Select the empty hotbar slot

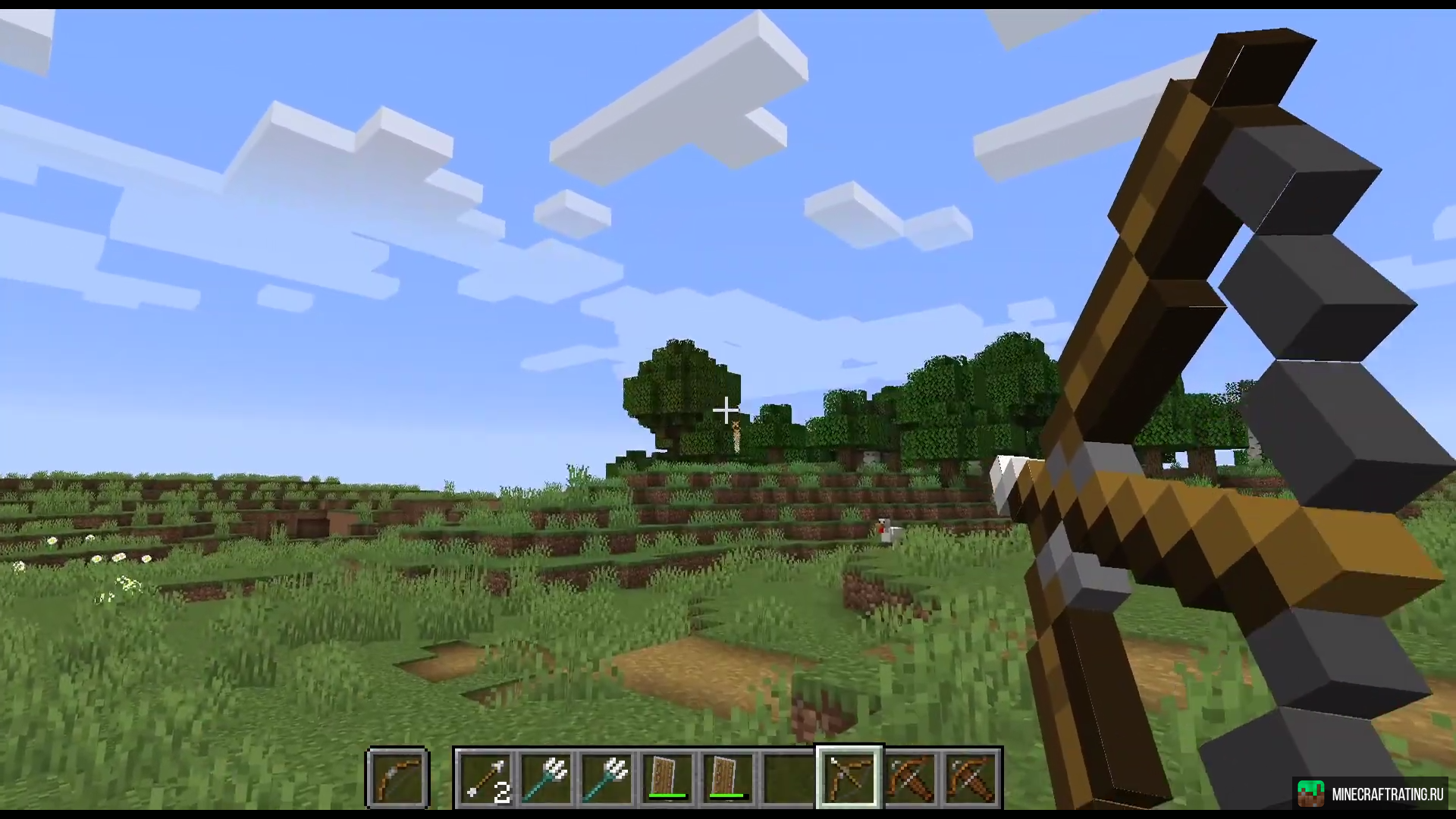[x=789, y=778]
